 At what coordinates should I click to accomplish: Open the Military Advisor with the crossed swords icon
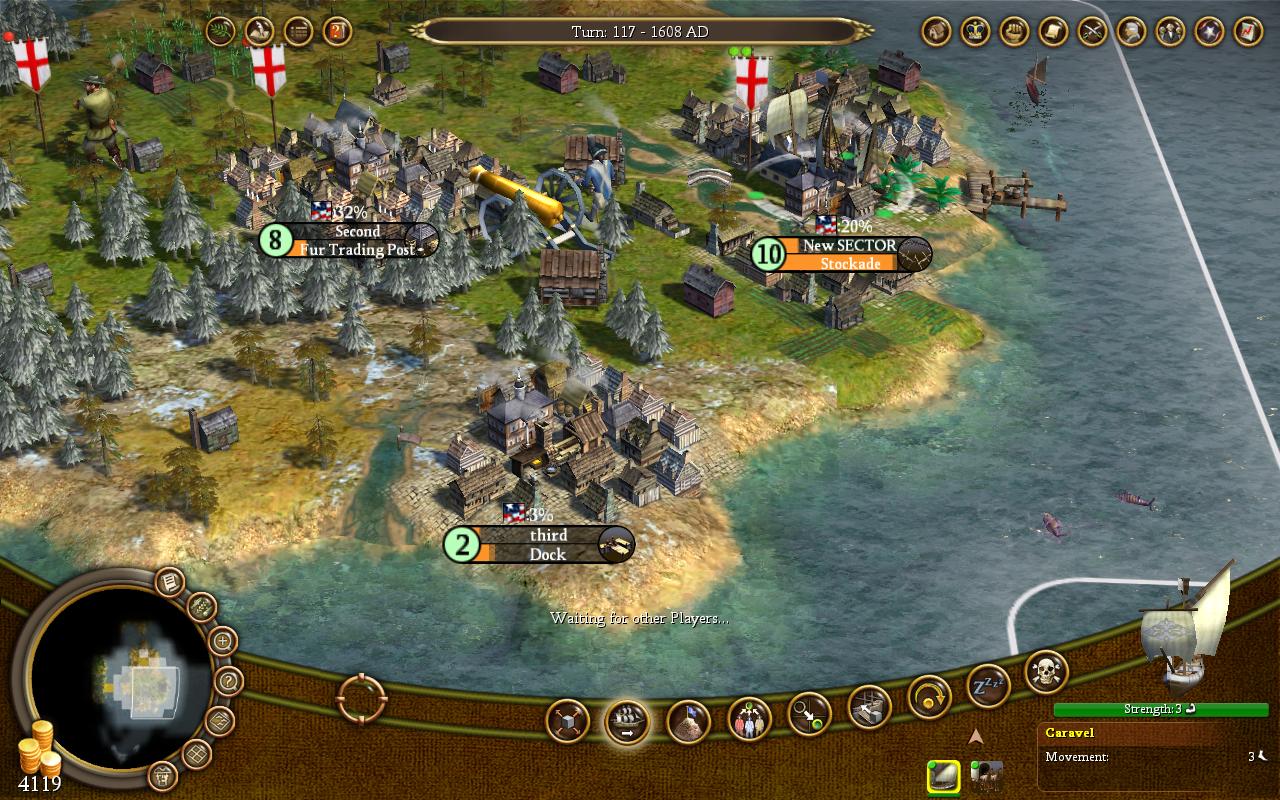(1091, 30)
